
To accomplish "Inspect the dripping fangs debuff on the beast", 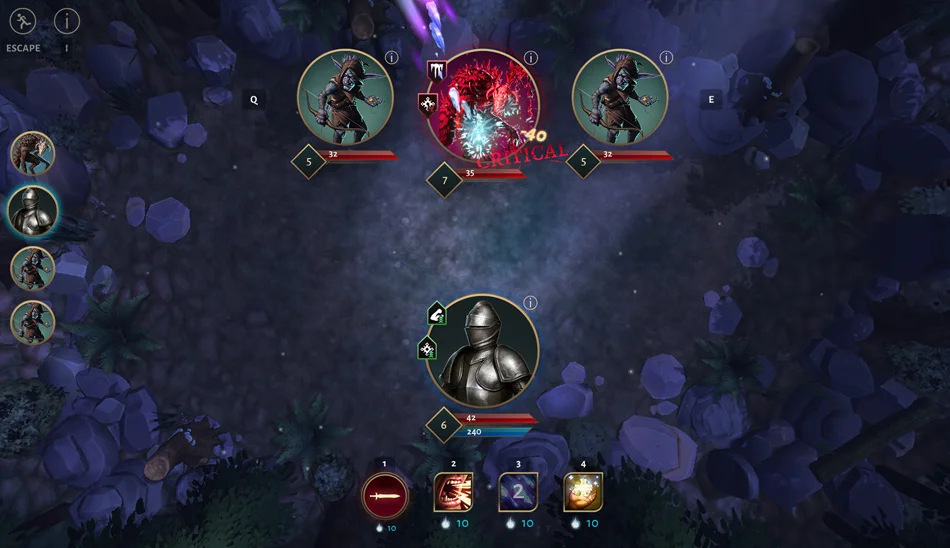I will (437, 71).
